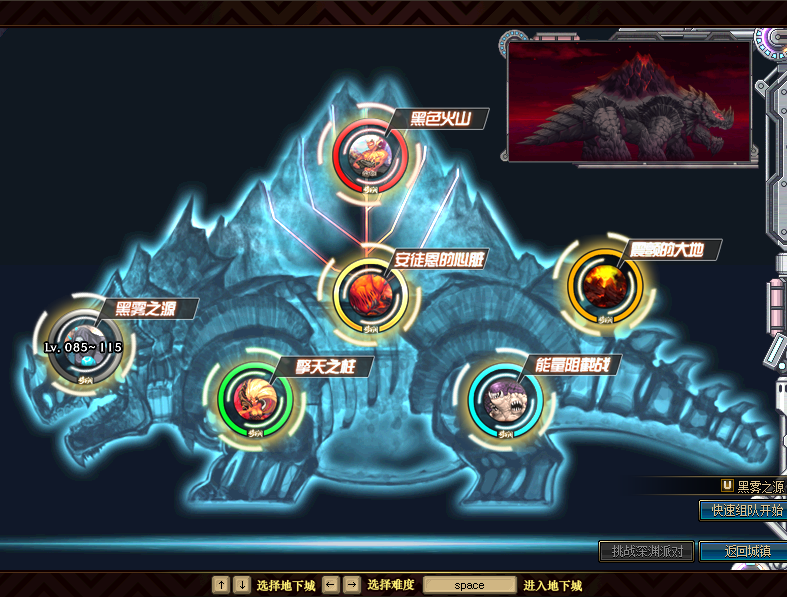
Task: Click the 快速组队开始 quick party button
Action: [x=743, y=509]
